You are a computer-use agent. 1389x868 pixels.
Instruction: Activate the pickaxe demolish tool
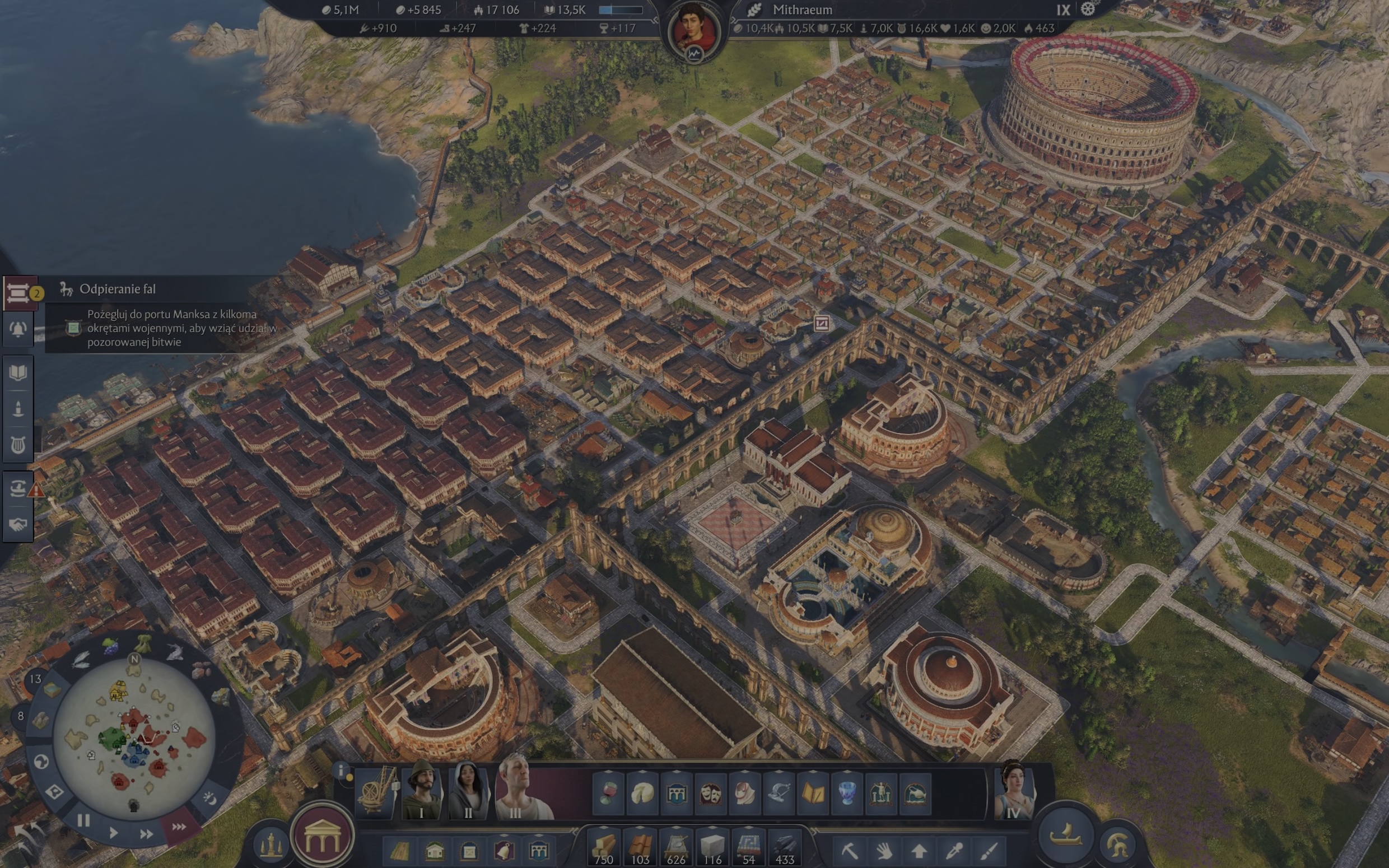pos(849,850)
